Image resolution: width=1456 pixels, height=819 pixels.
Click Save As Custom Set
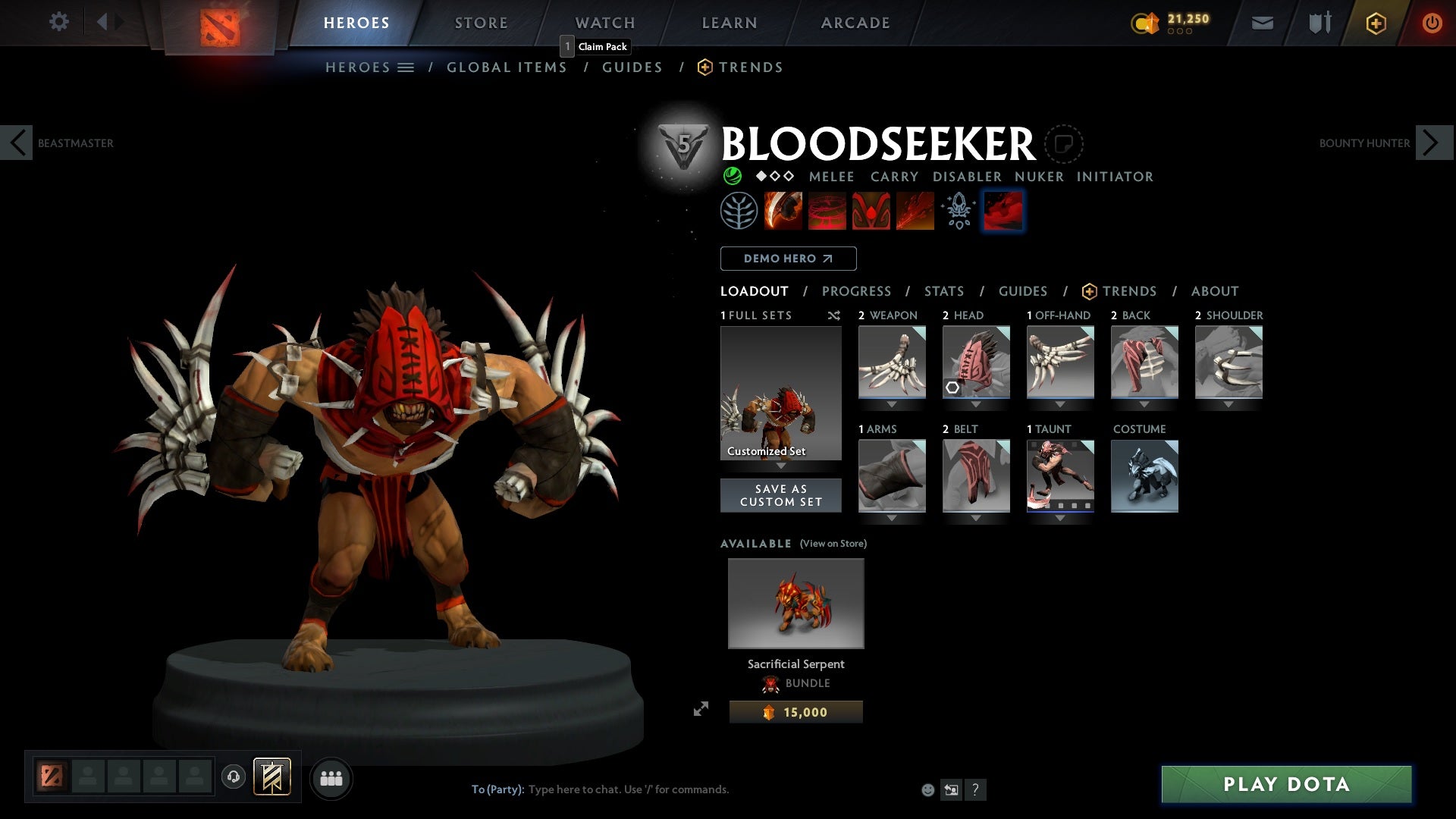[781, 494]
